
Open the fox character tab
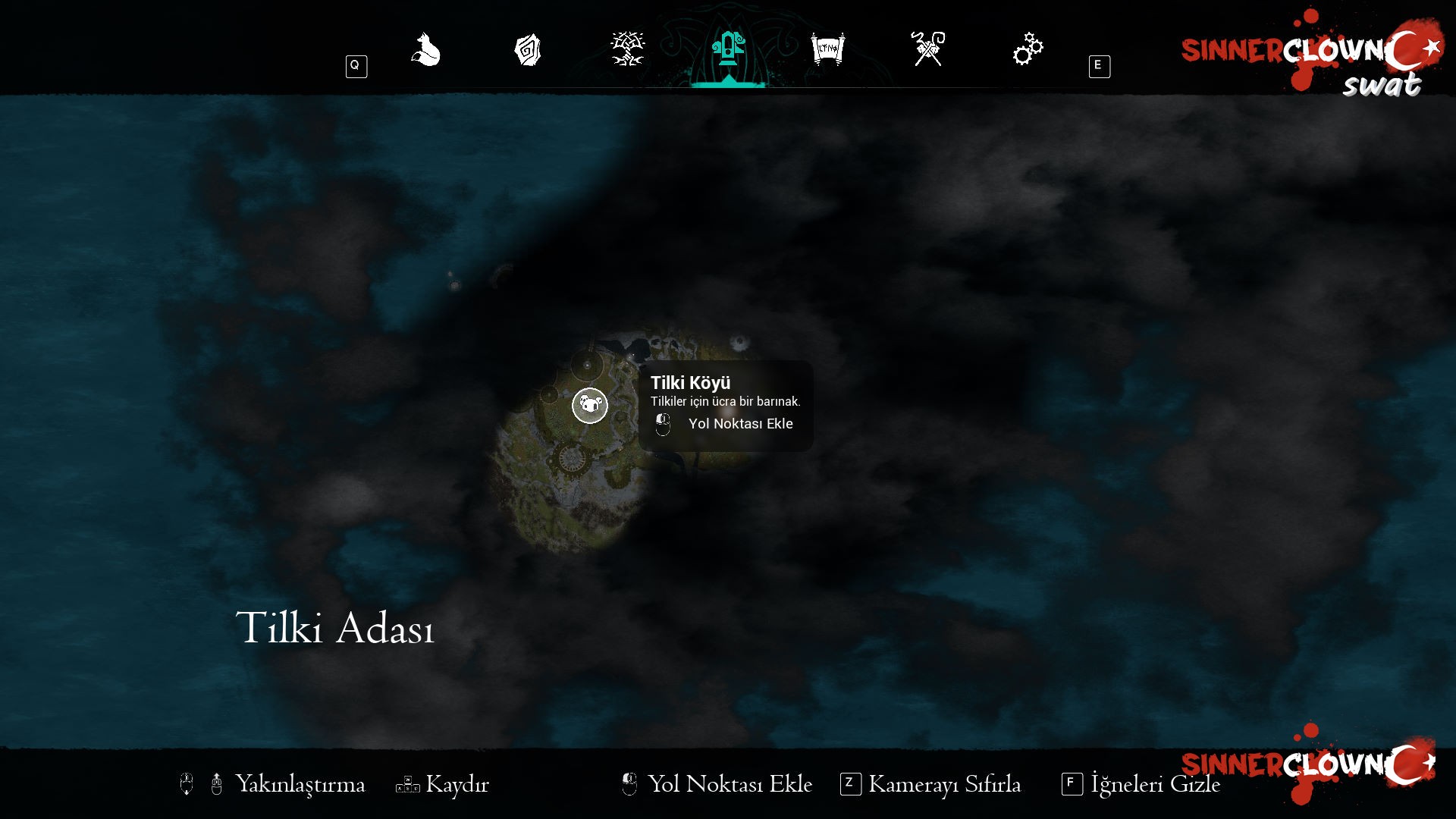point(426,50)
